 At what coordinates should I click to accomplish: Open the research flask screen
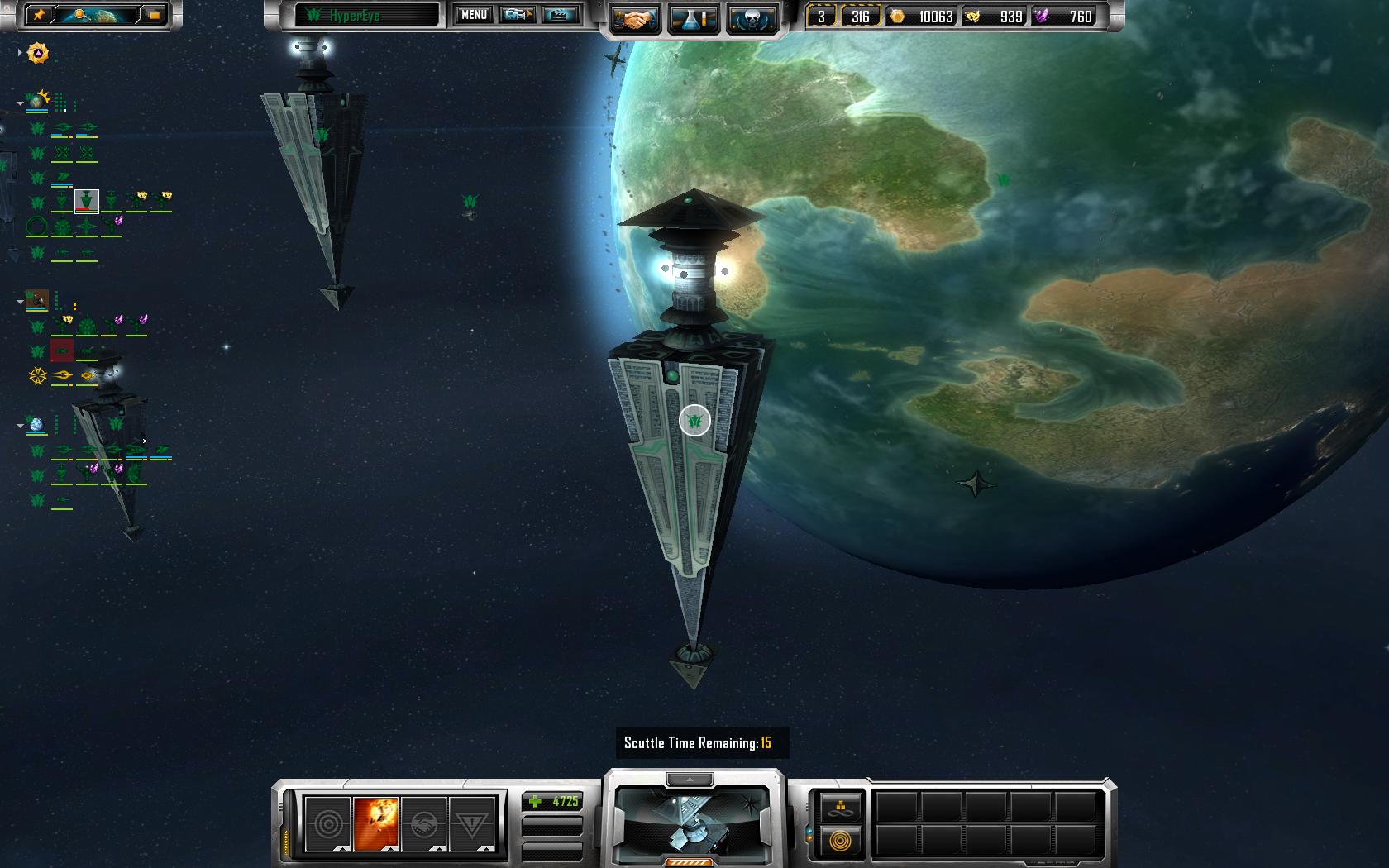tap(694, 20)
